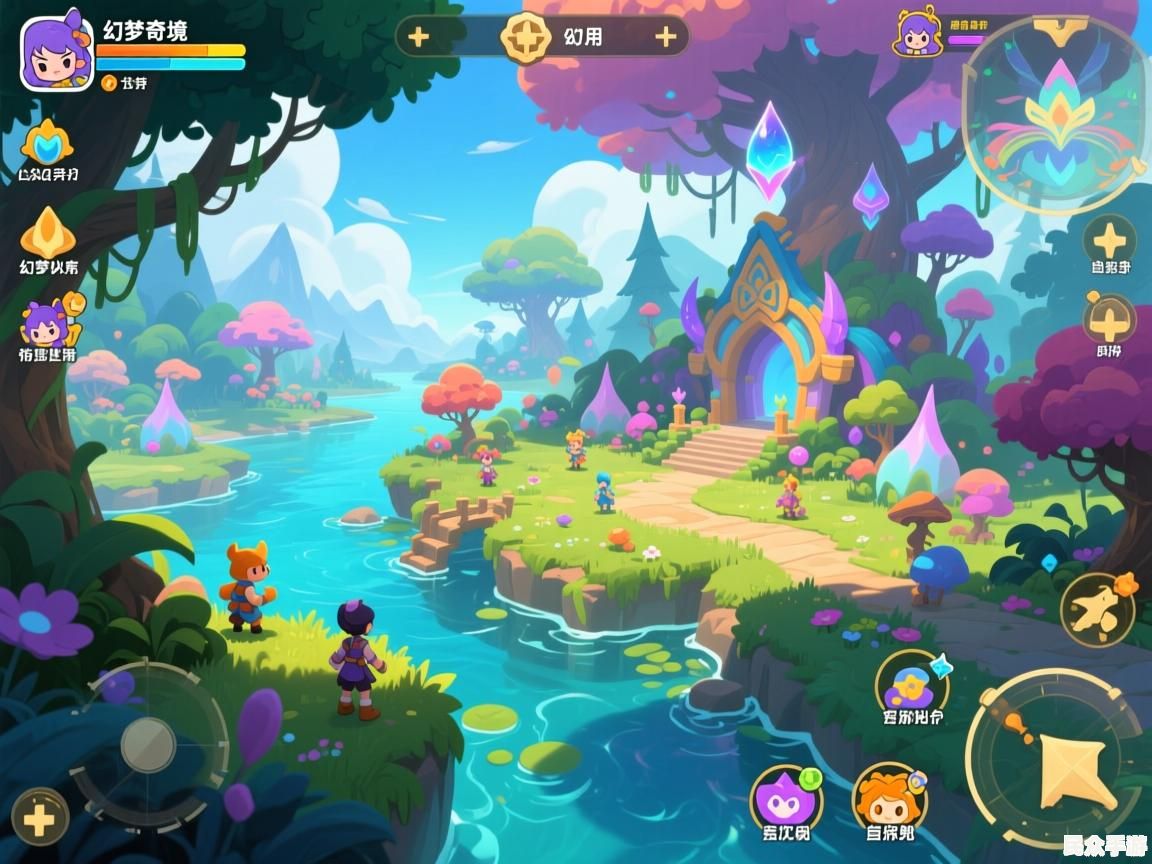Screen dimensions: 1152x864
Task: Open the purple-haired player avatar portrait
Action: (x=57, y=52)
